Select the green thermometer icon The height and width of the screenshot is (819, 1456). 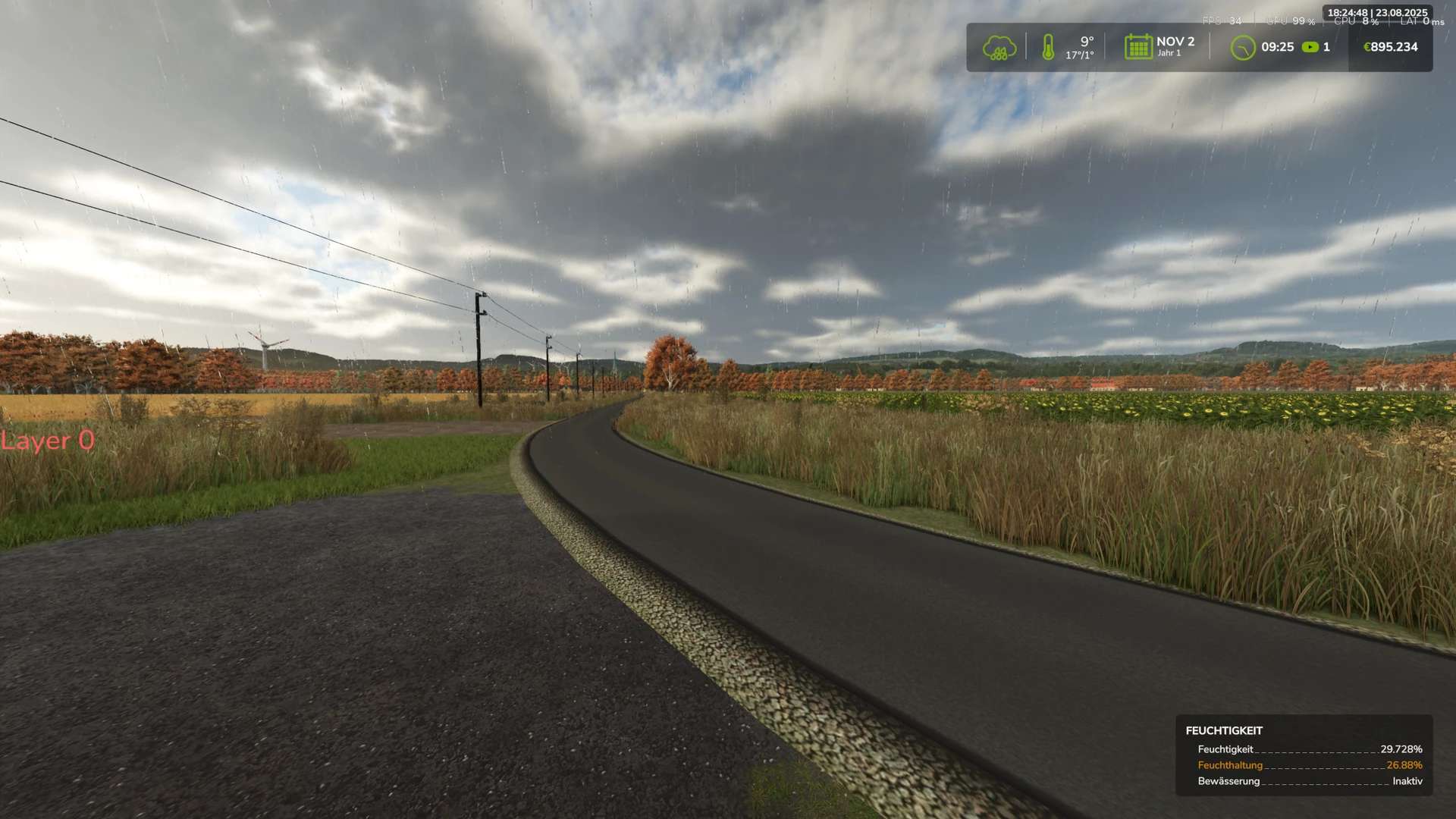1048,47
